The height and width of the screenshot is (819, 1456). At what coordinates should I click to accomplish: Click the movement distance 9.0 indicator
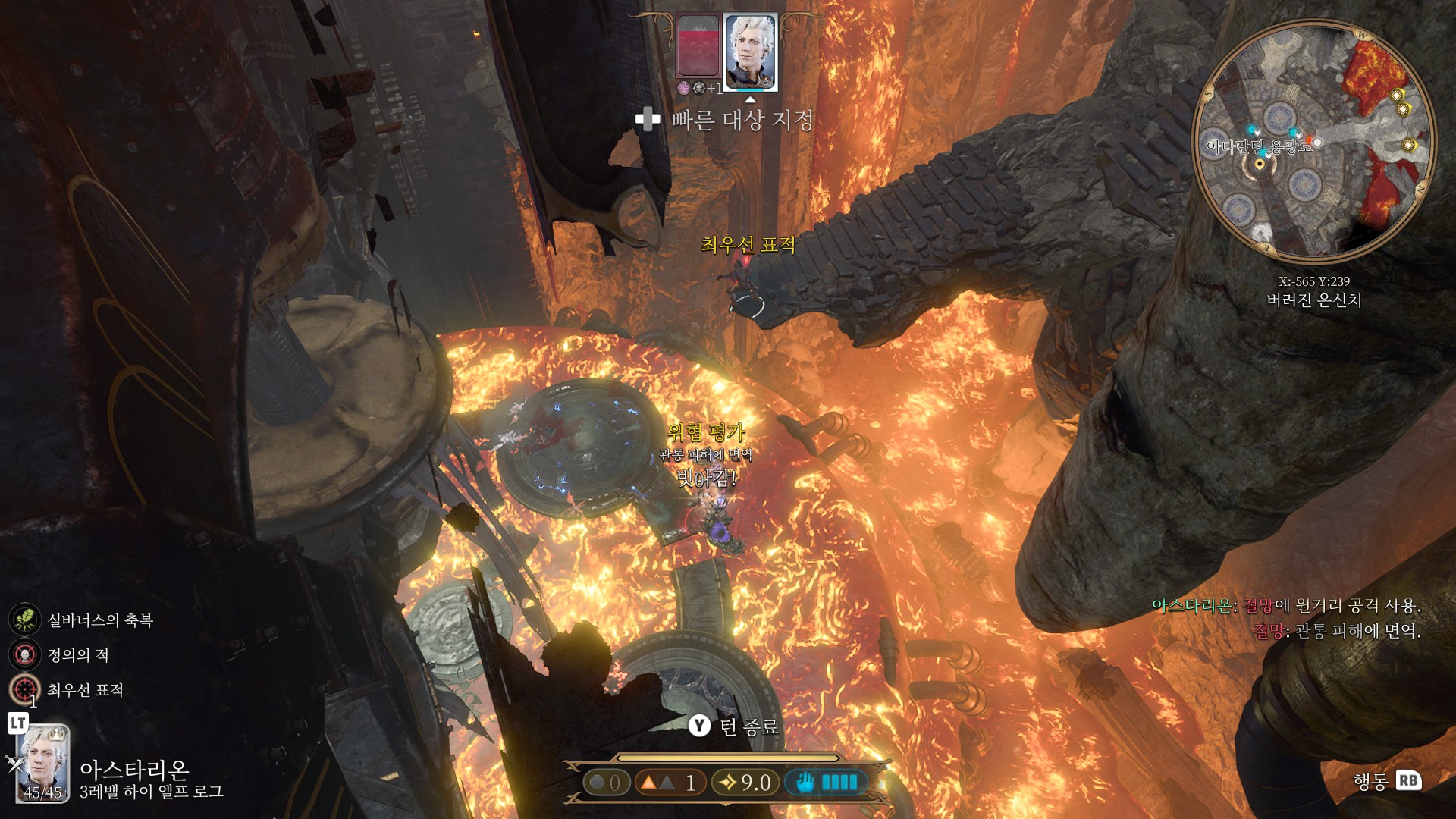coord(745,783)
